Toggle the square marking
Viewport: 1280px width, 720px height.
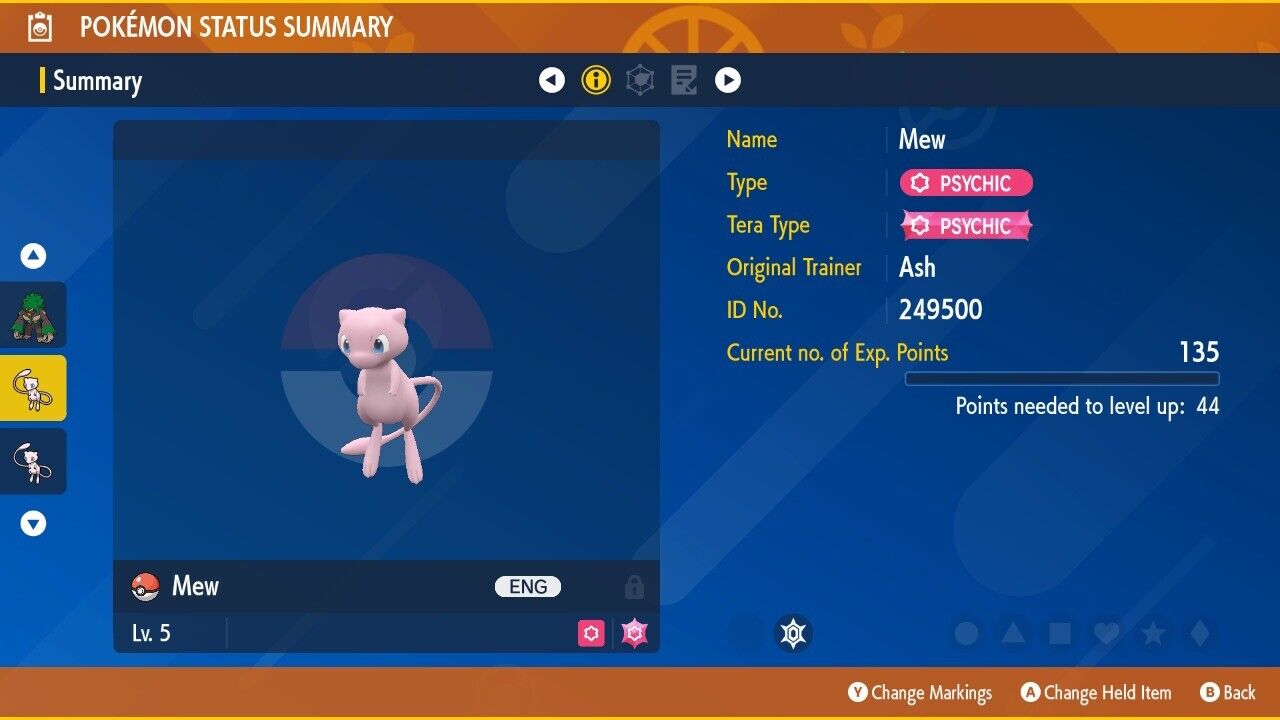pyautogui.click(x=1059, y=633)
